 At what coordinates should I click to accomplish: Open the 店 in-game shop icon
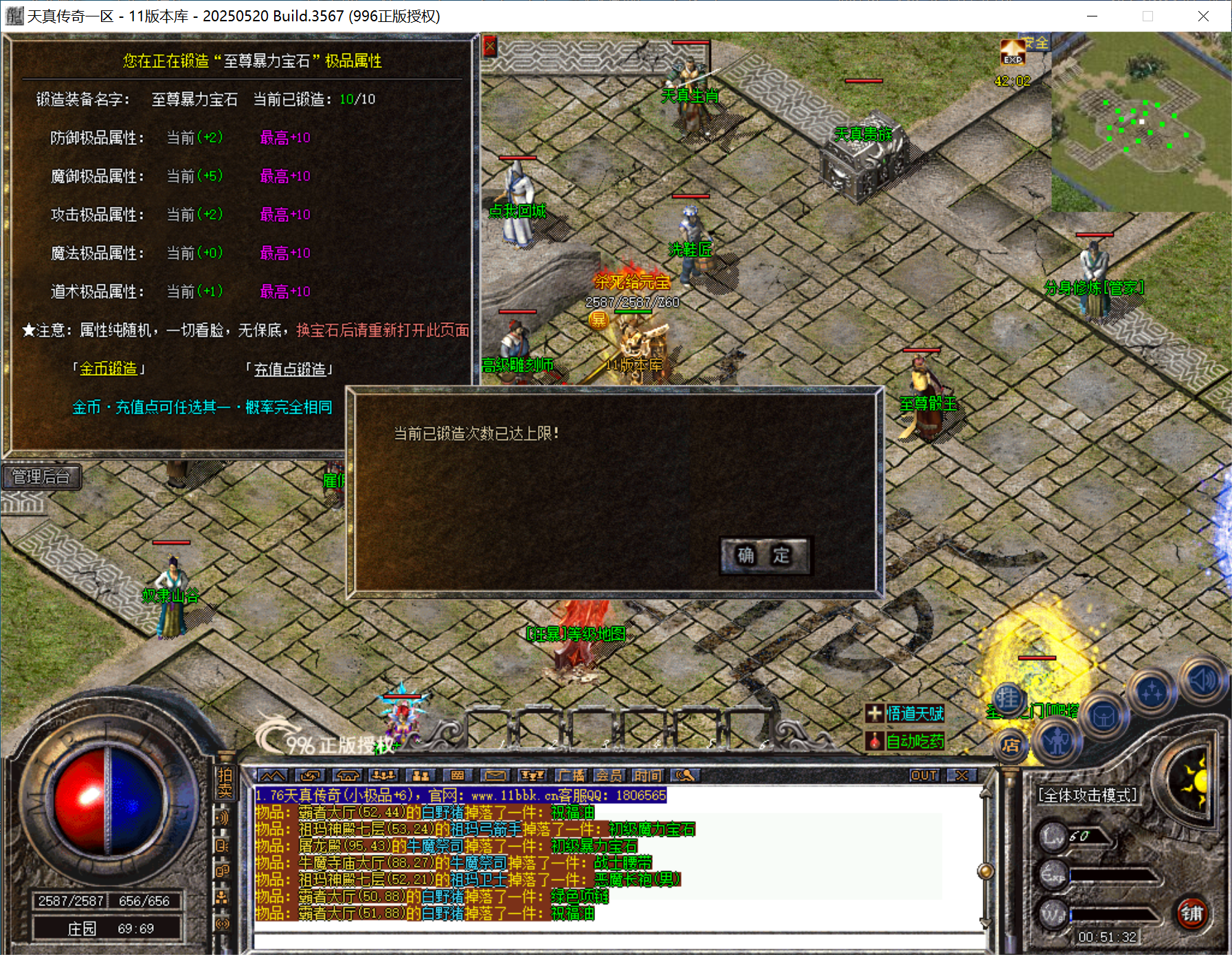click(x=1012, y=747)
